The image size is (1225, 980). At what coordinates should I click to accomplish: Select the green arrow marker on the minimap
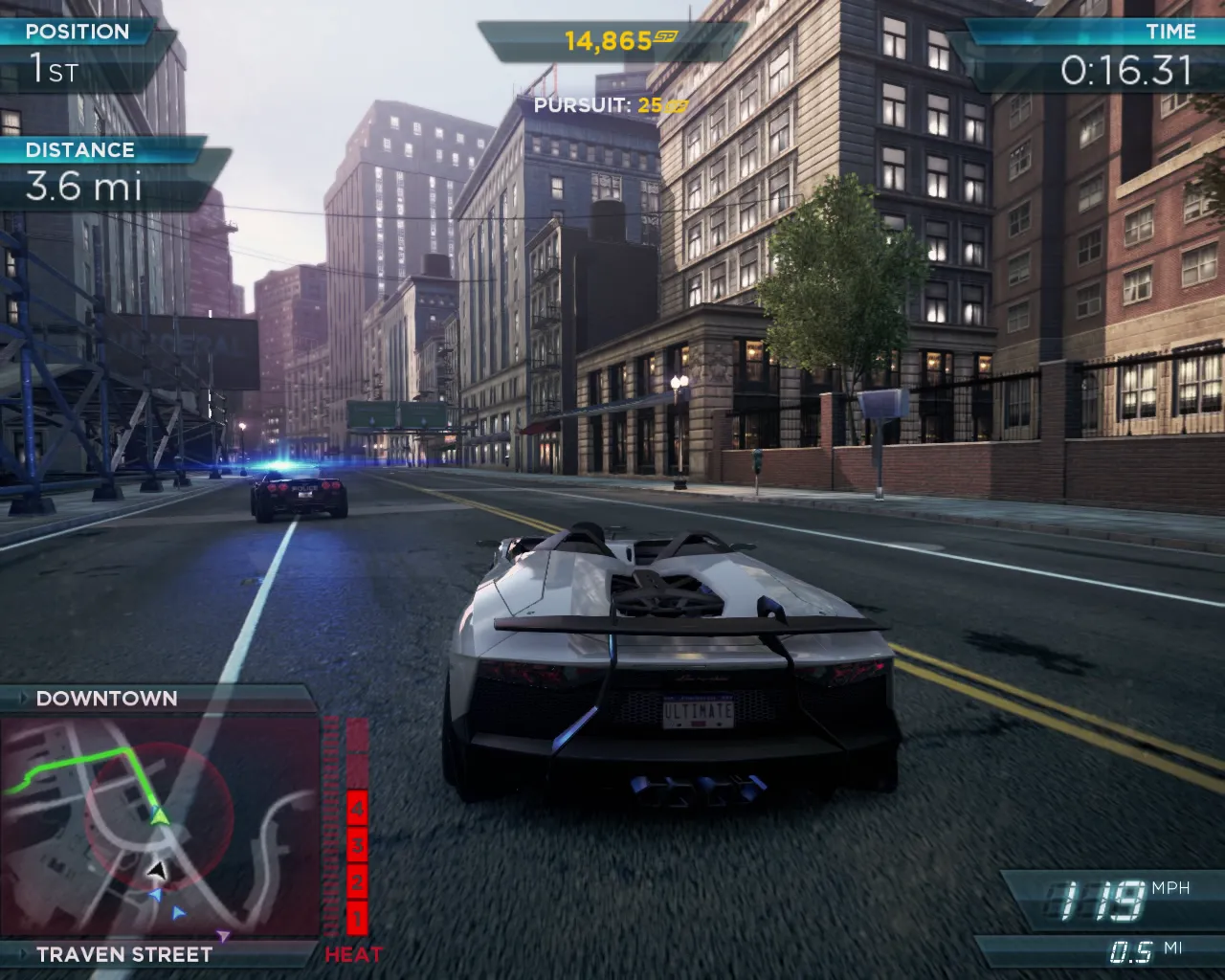coord(159,814)
